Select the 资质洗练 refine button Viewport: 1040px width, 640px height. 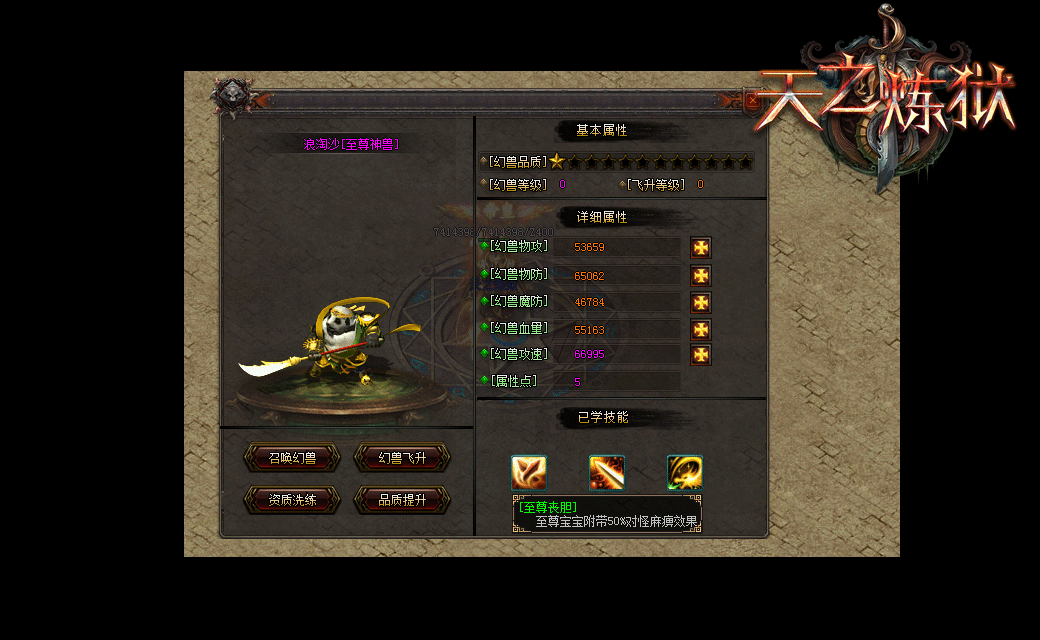point(292,500)
